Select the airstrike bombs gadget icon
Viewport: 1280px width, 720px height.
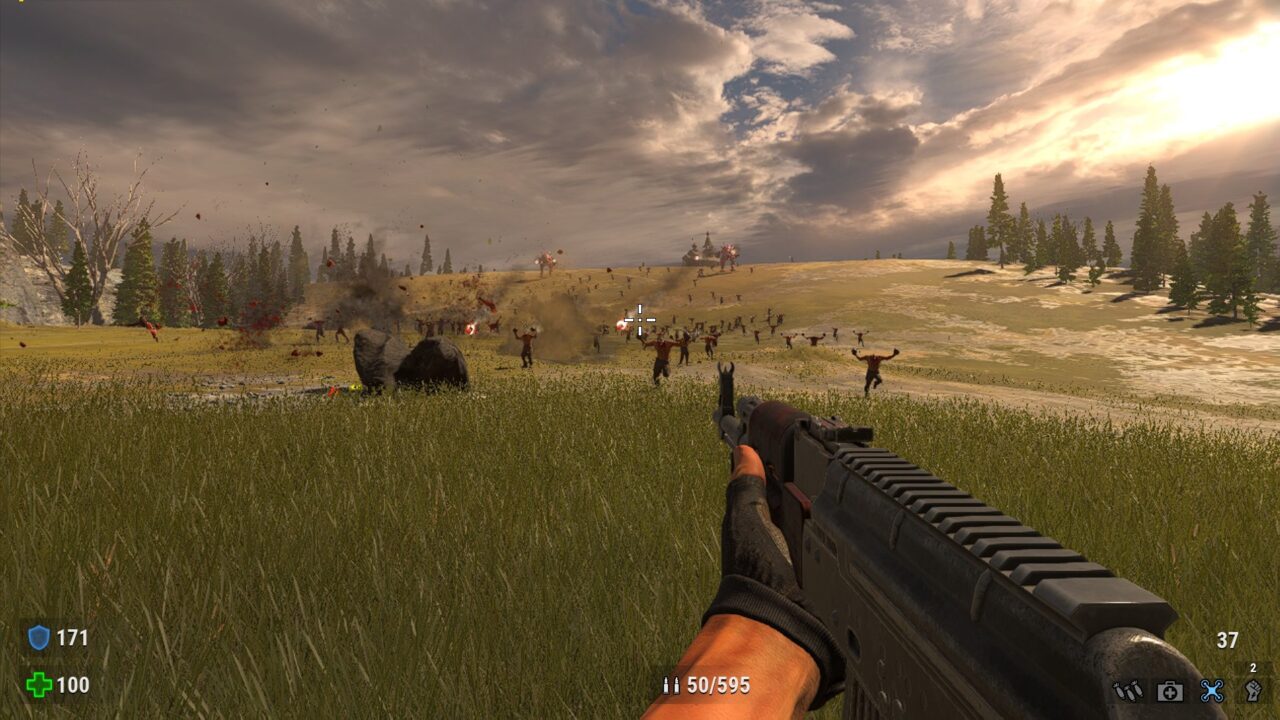pyautogui.click(x=1128, y=690)
